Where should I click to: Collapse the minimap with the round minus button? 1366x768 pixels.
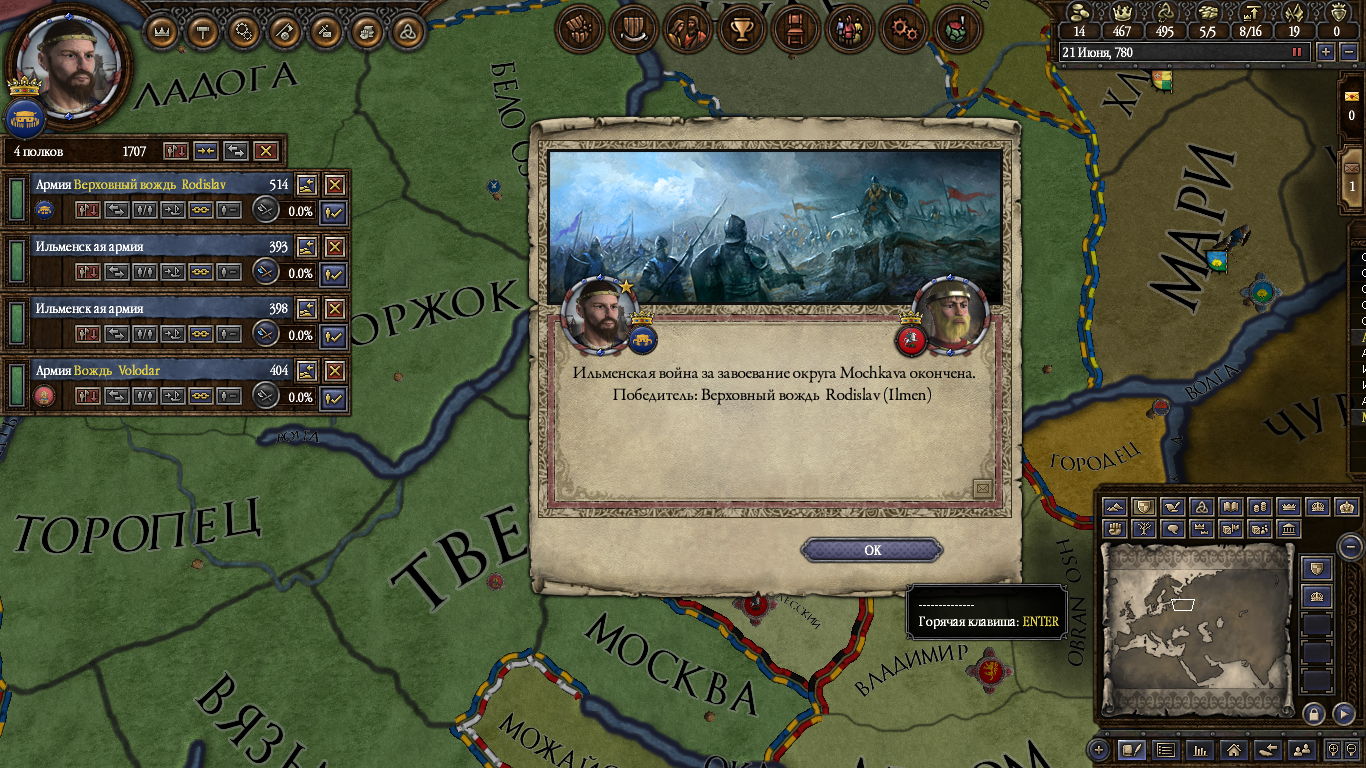(1350, 547)
